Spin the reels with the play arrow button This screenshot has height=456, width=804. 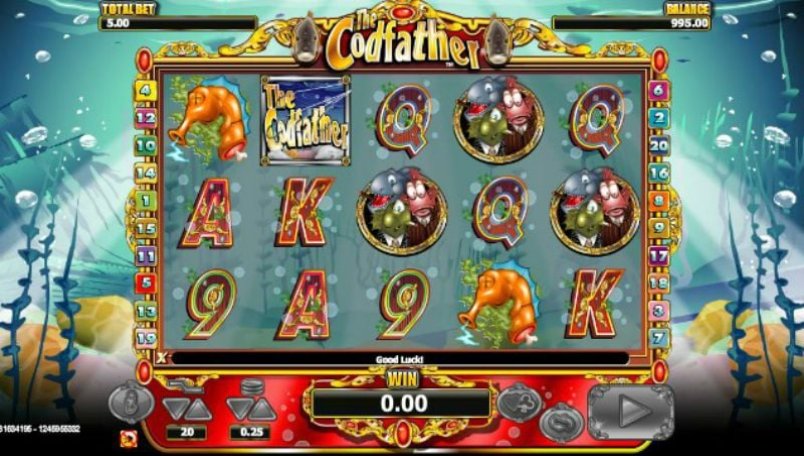coord(632,410)
